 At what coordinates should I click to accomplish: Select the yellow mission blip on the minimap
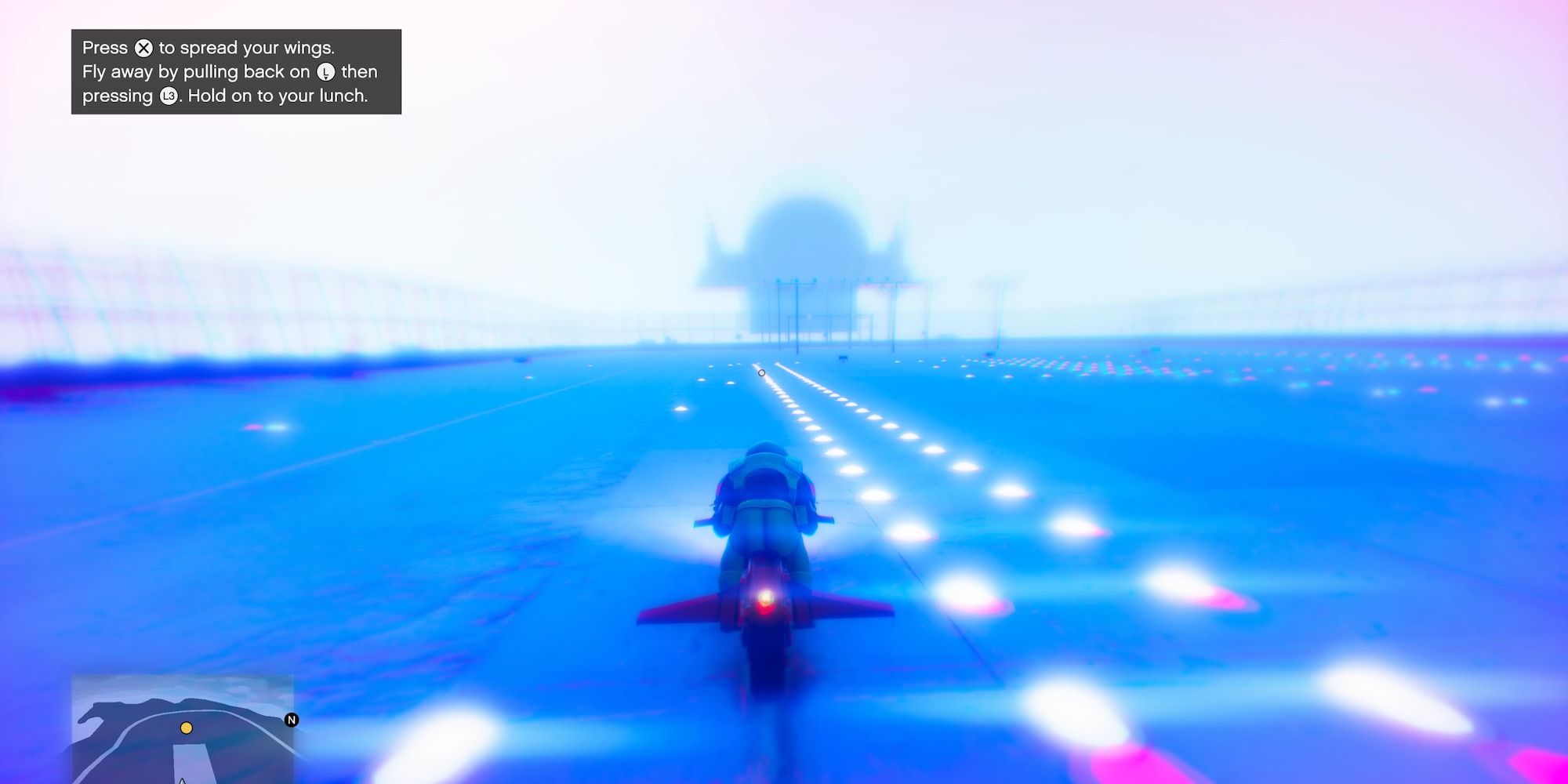coord(187,728)
